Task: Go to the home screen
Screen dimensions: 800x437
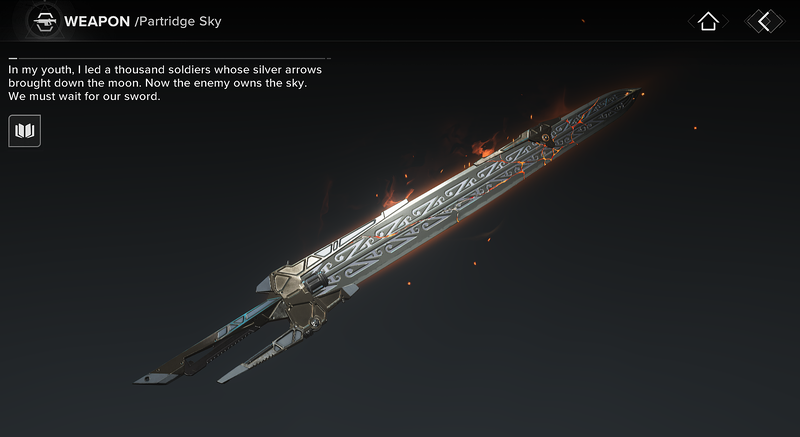Action: pyautogui.click(x=708, y=21)
